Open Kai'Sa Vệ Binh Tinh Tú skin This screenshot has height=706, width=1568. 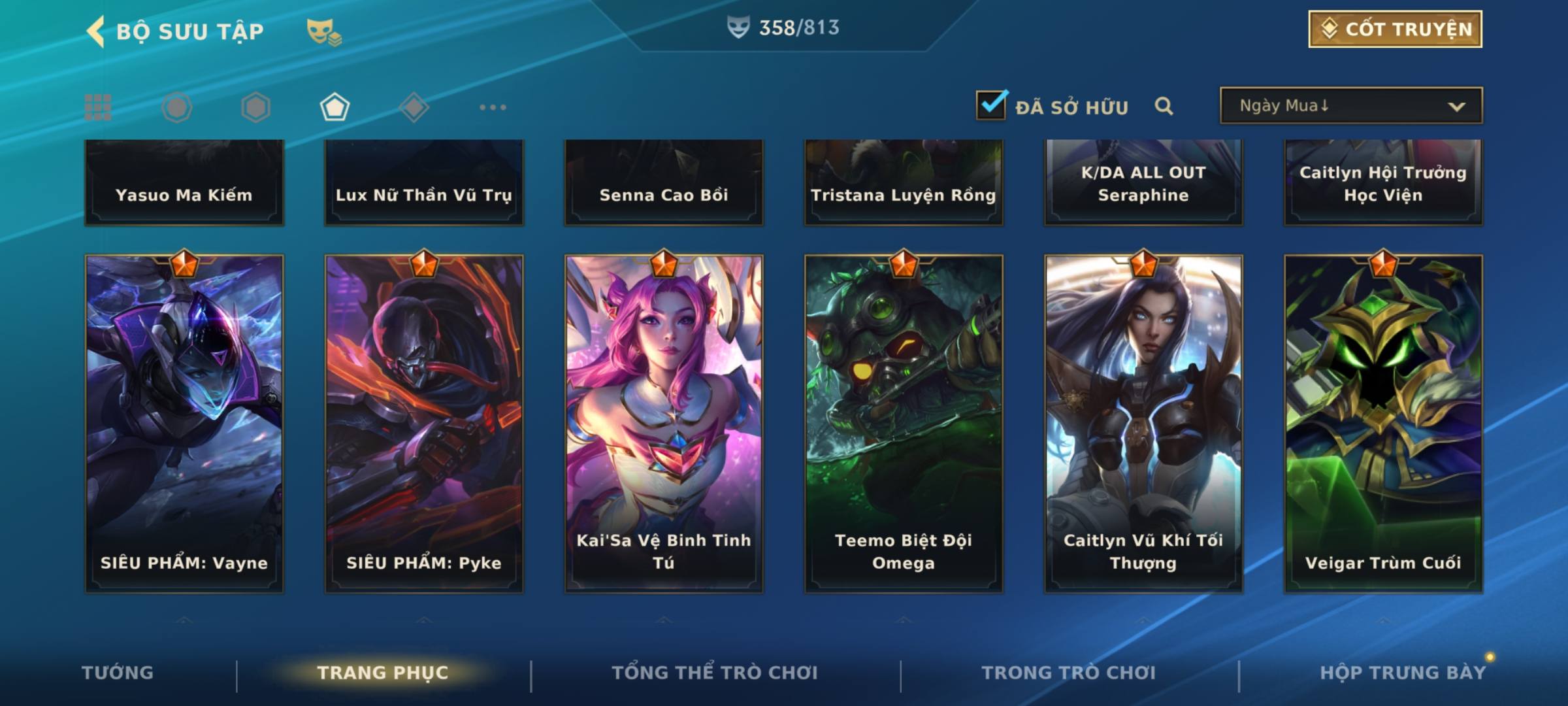(664, 424)
